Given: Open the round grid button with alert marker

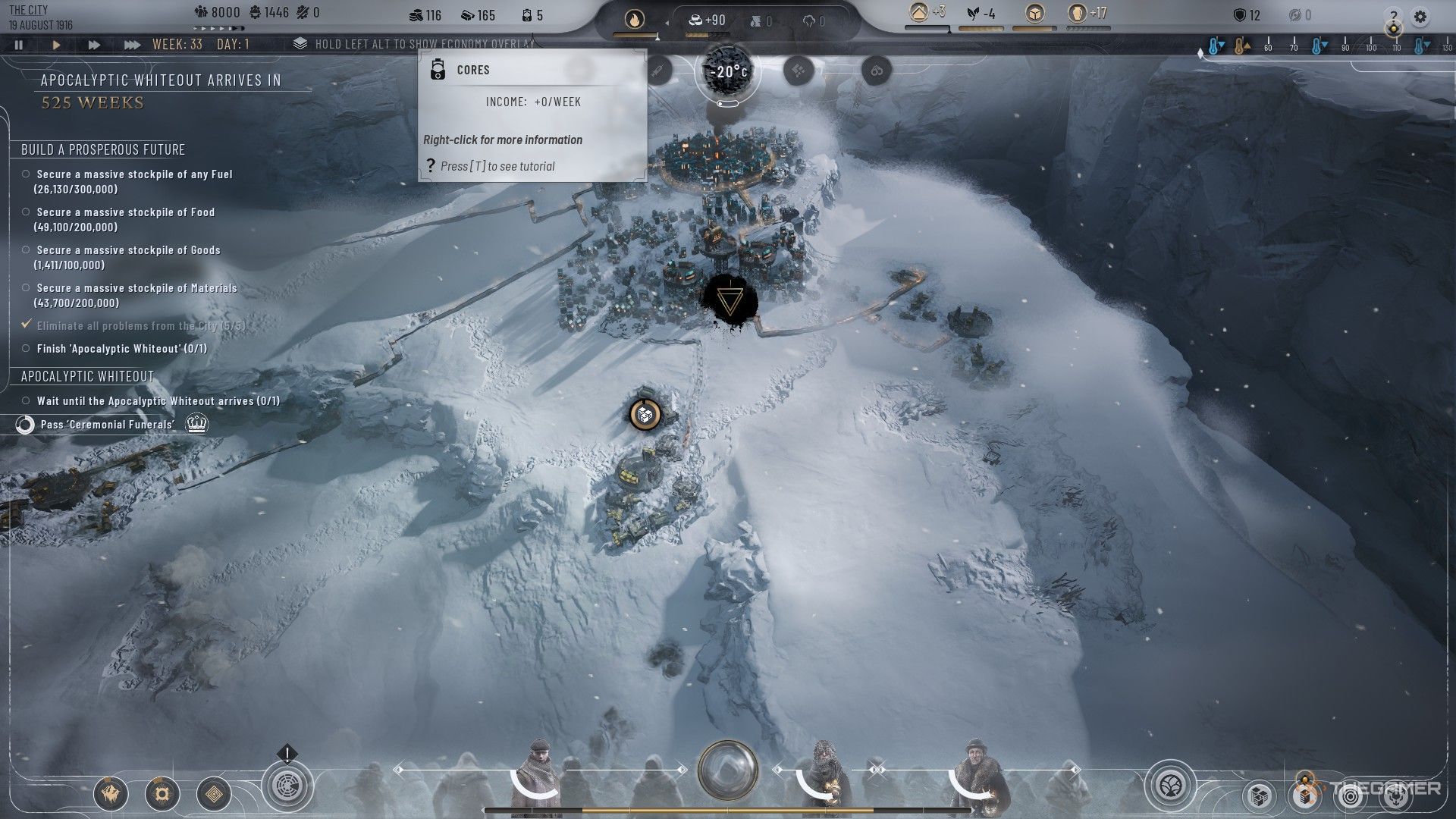Looking at the screenshot, I should 287,784.
